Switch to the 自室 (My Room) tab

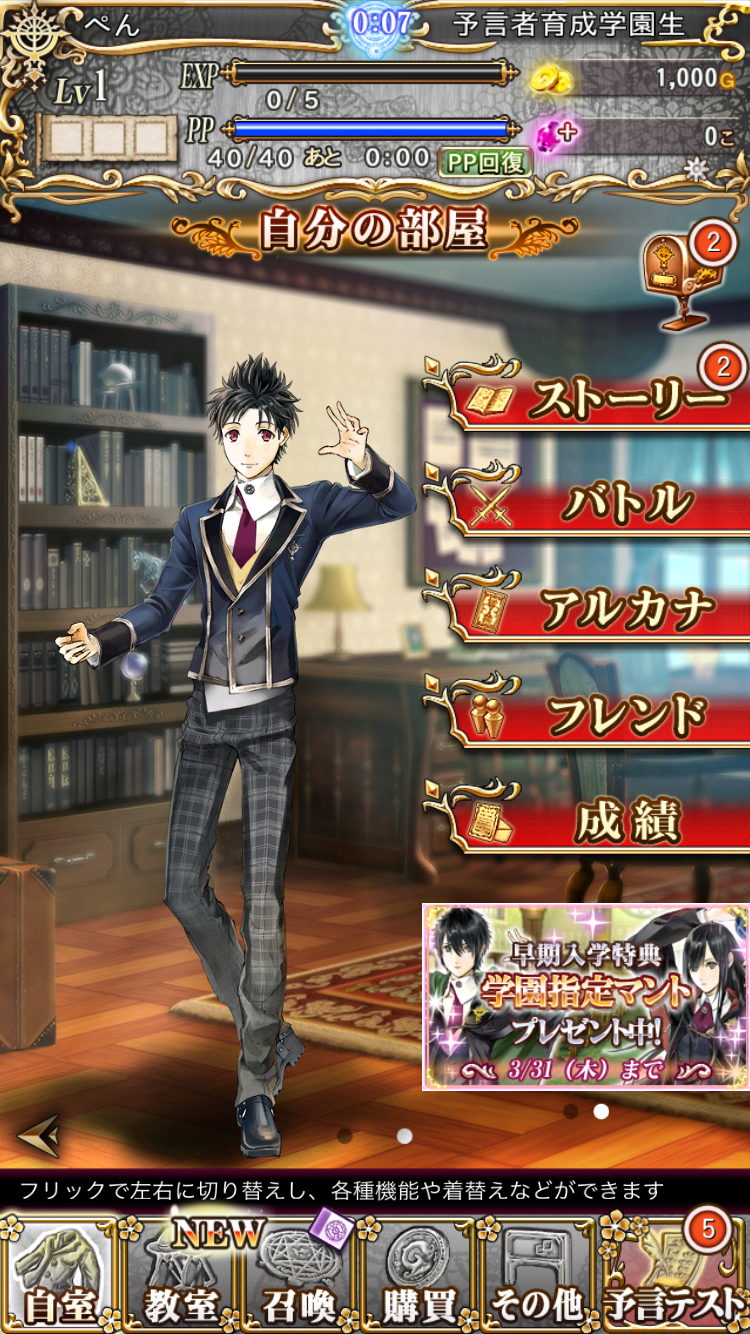59,1274
